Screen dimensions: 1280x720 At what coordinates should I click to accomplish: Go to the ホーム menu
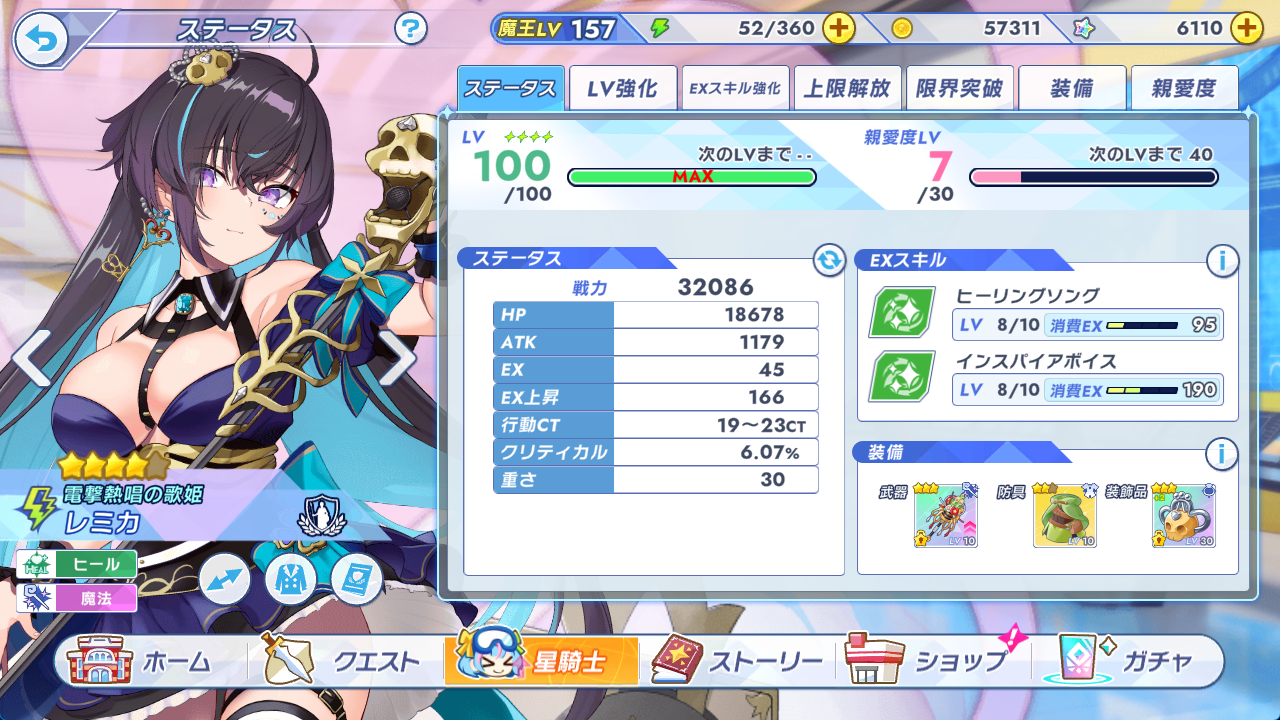(x=142, y=661)
